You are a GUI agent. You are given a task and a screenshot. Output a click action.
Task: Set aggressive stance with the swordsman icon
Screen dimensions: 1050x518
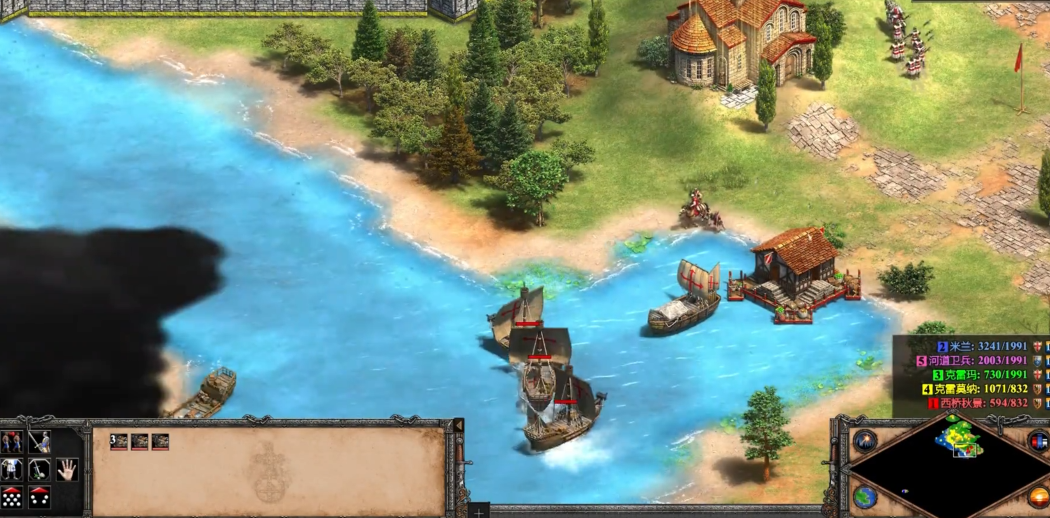pyautogui.click(x=39, y=442)
